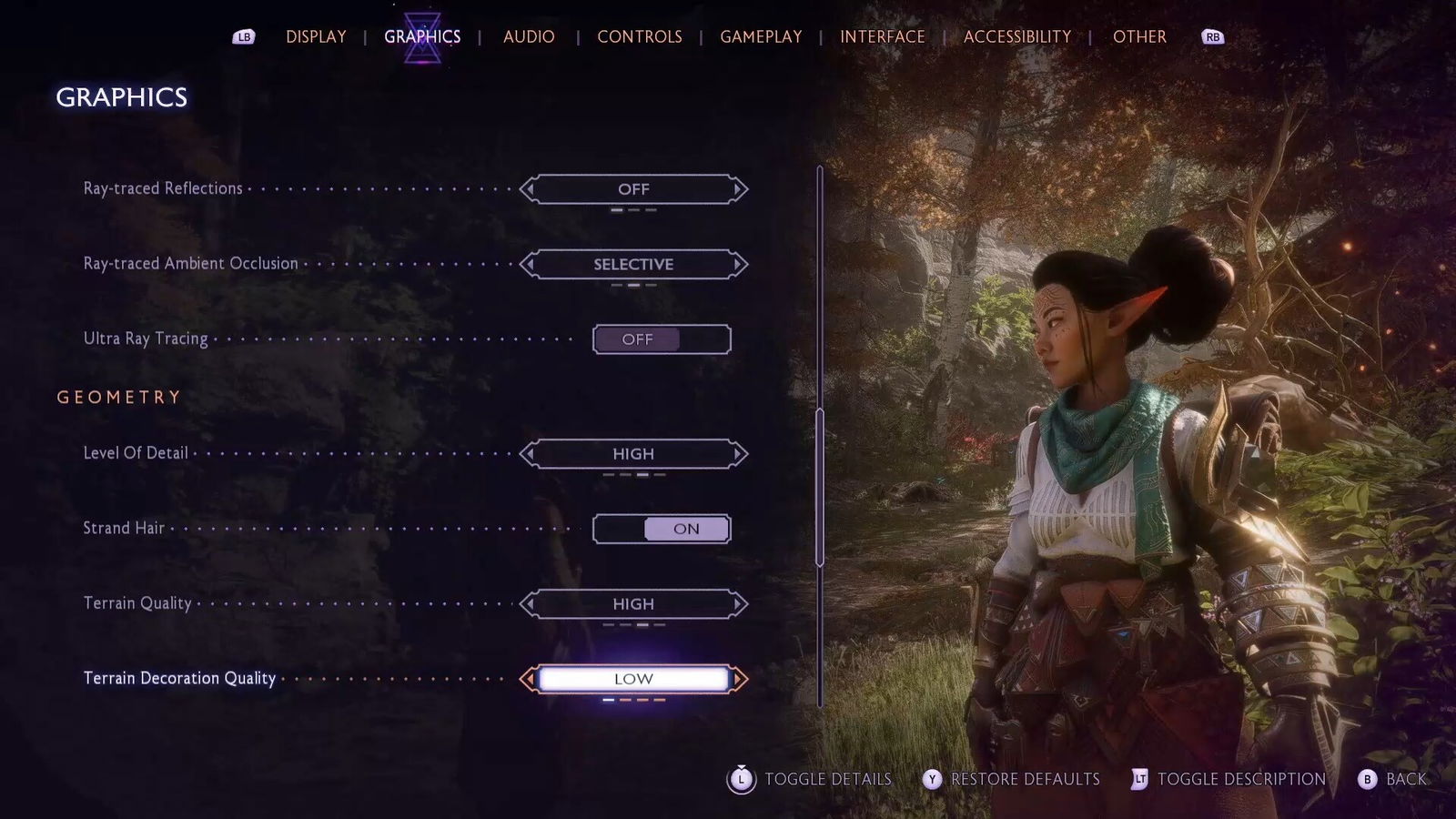Screen dimensions: 1456x819
Task: Go Back from graphics settings
Action: (1393, 779)
